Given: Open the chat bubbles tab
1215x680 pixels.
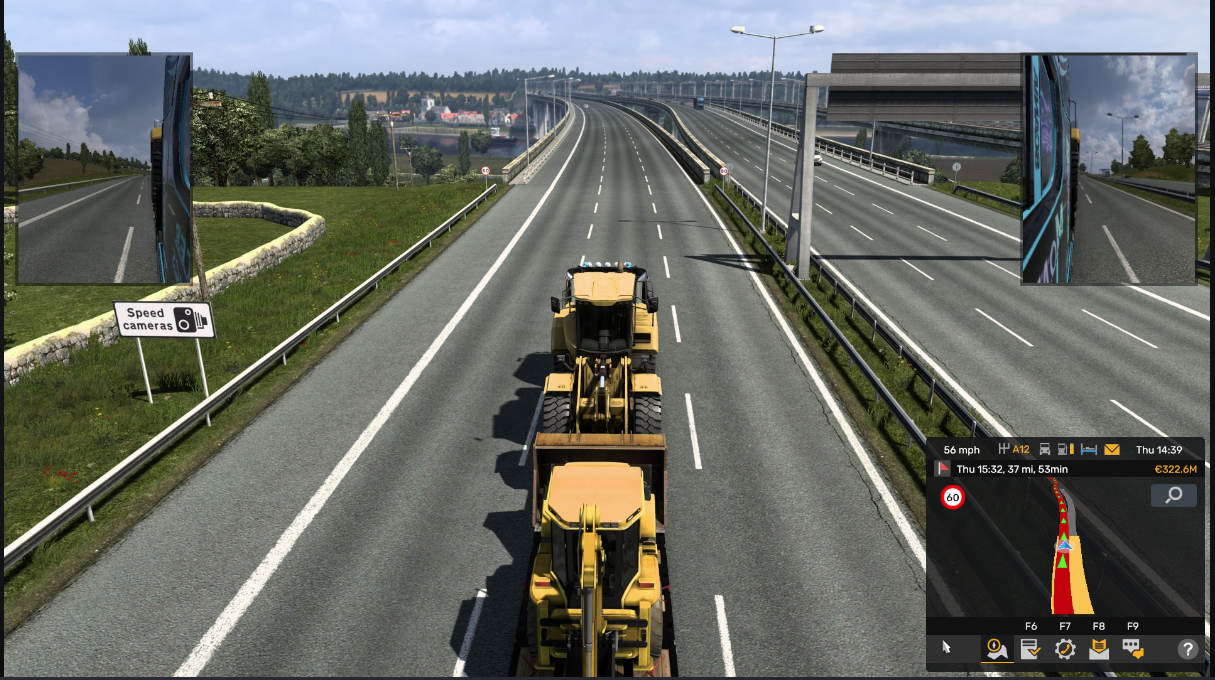Looking at the screenshot, I should pos(1133,649).
